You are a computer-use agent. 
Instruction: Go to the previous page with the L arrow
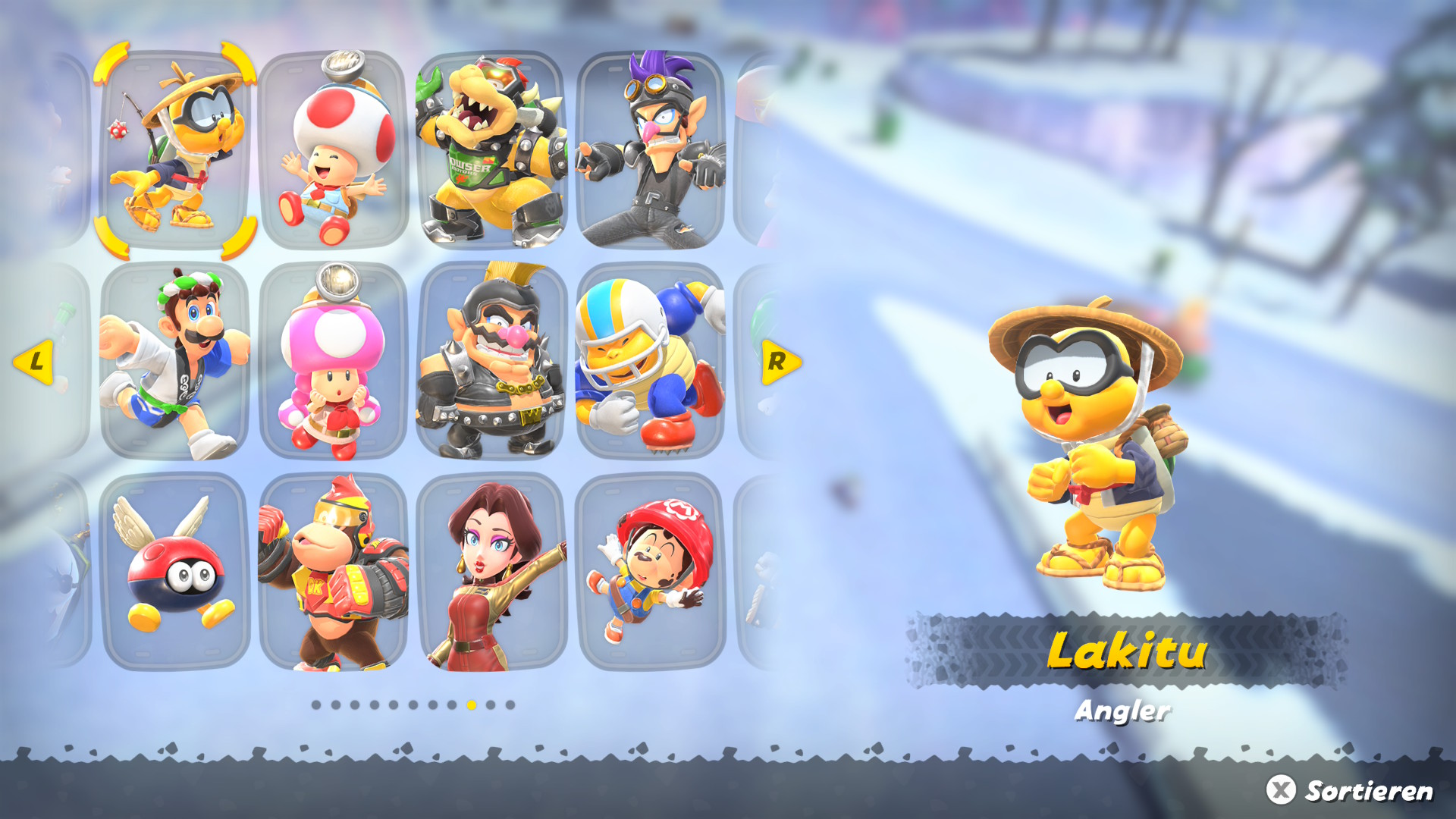(34, 362)
